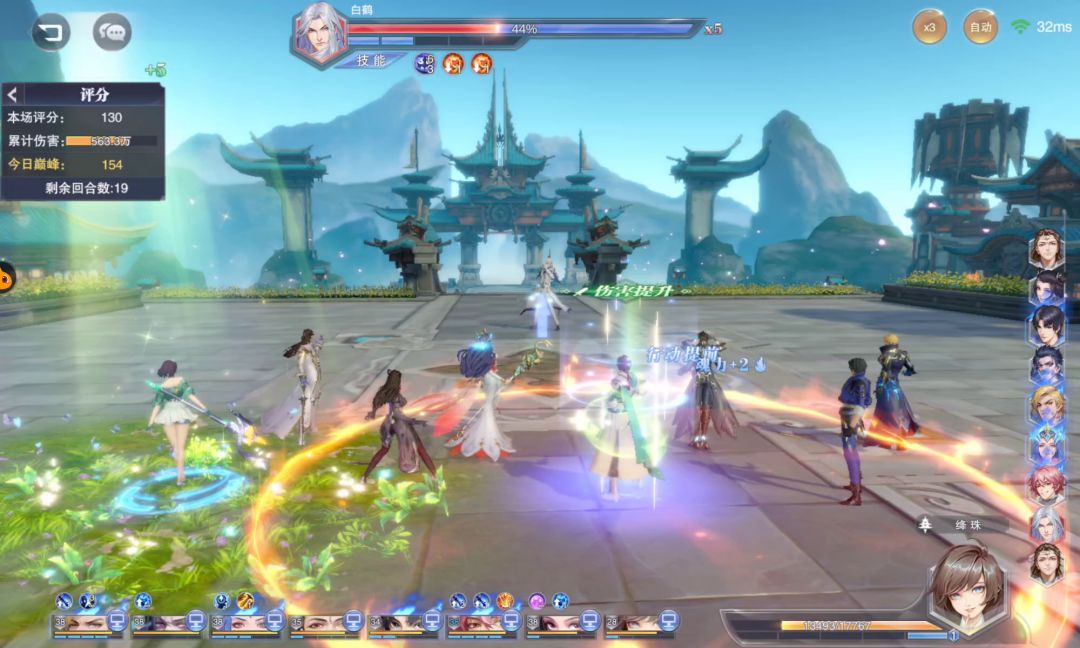Inspect the orange flame buff above the hero cards
Screen dimensions: 1080x648
505,601
